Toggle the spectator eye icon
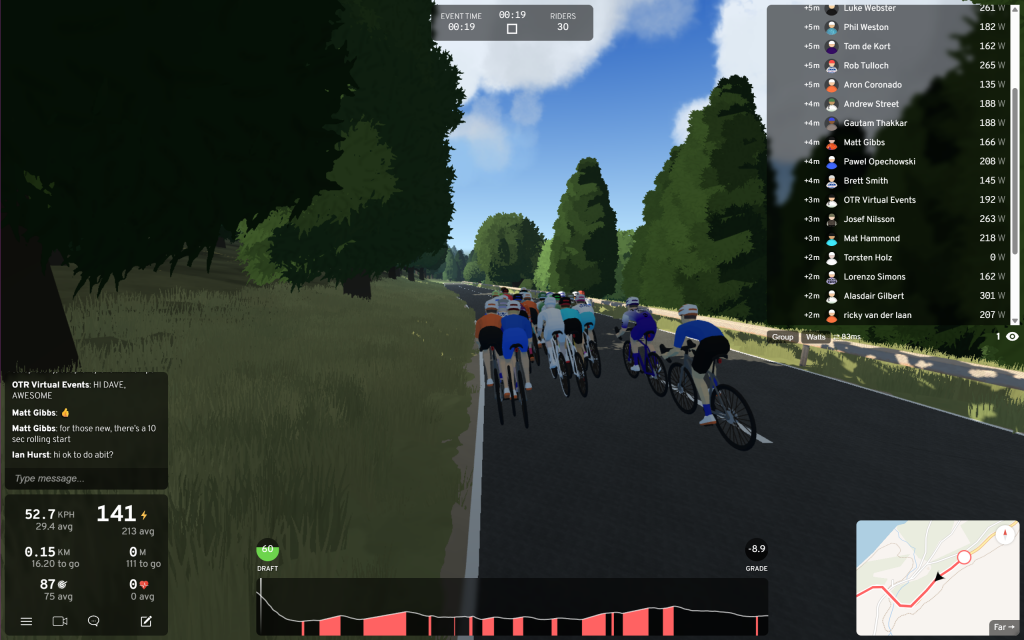This screenshot has height=640, width=1024. pos(1012,337)
